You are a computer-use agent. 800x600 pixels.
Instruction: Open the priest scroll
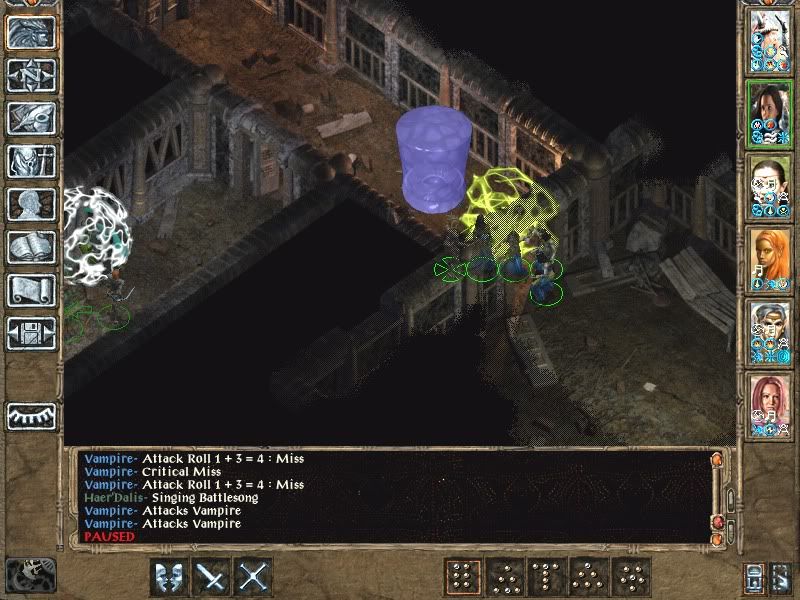31,290
